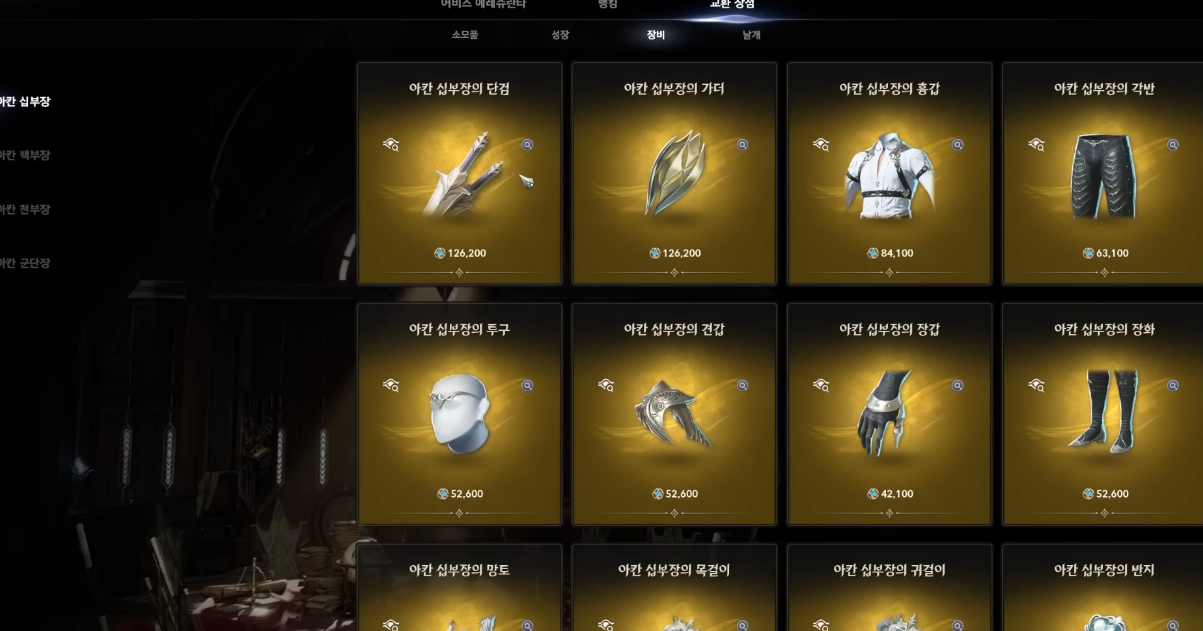Select the 장비 tab

click(656, 35)
